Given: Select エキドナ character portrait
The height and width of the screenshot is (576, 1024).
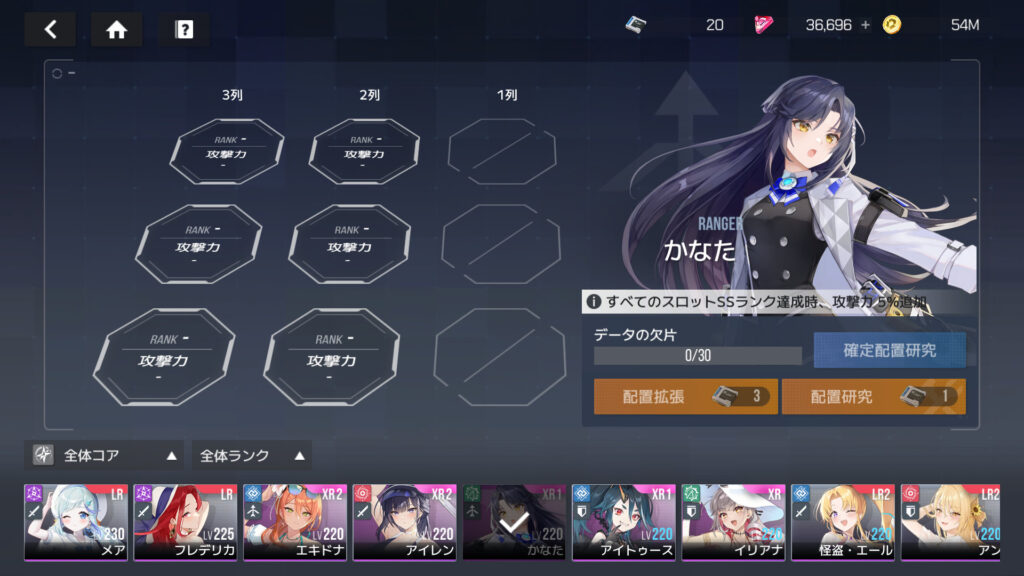Looking at the screenshot, I should click(x=295, y=522).
